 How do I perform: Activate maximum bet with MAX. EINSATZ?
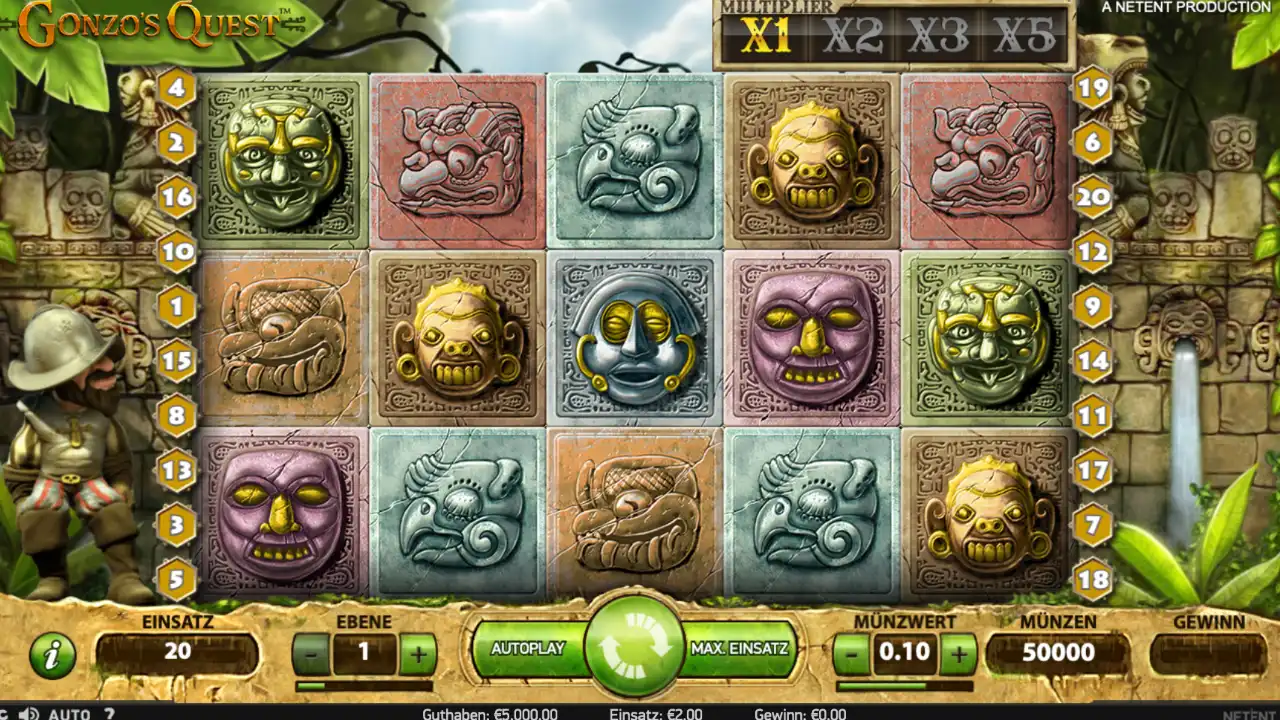pyautogui.click(x=741, y=647)
